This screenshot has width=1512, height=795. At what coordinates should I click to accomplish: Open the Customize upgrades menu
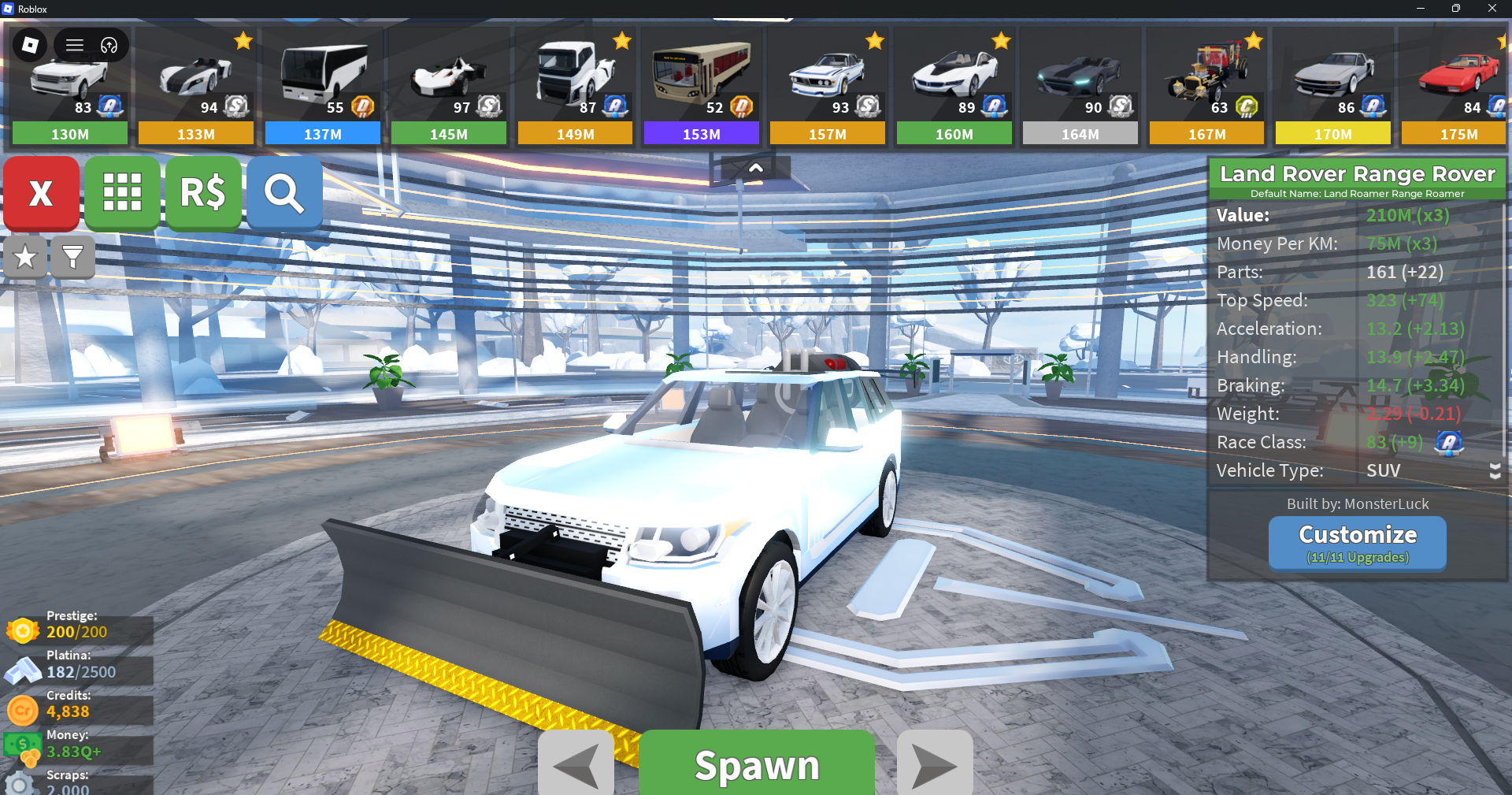point(1357,543)
